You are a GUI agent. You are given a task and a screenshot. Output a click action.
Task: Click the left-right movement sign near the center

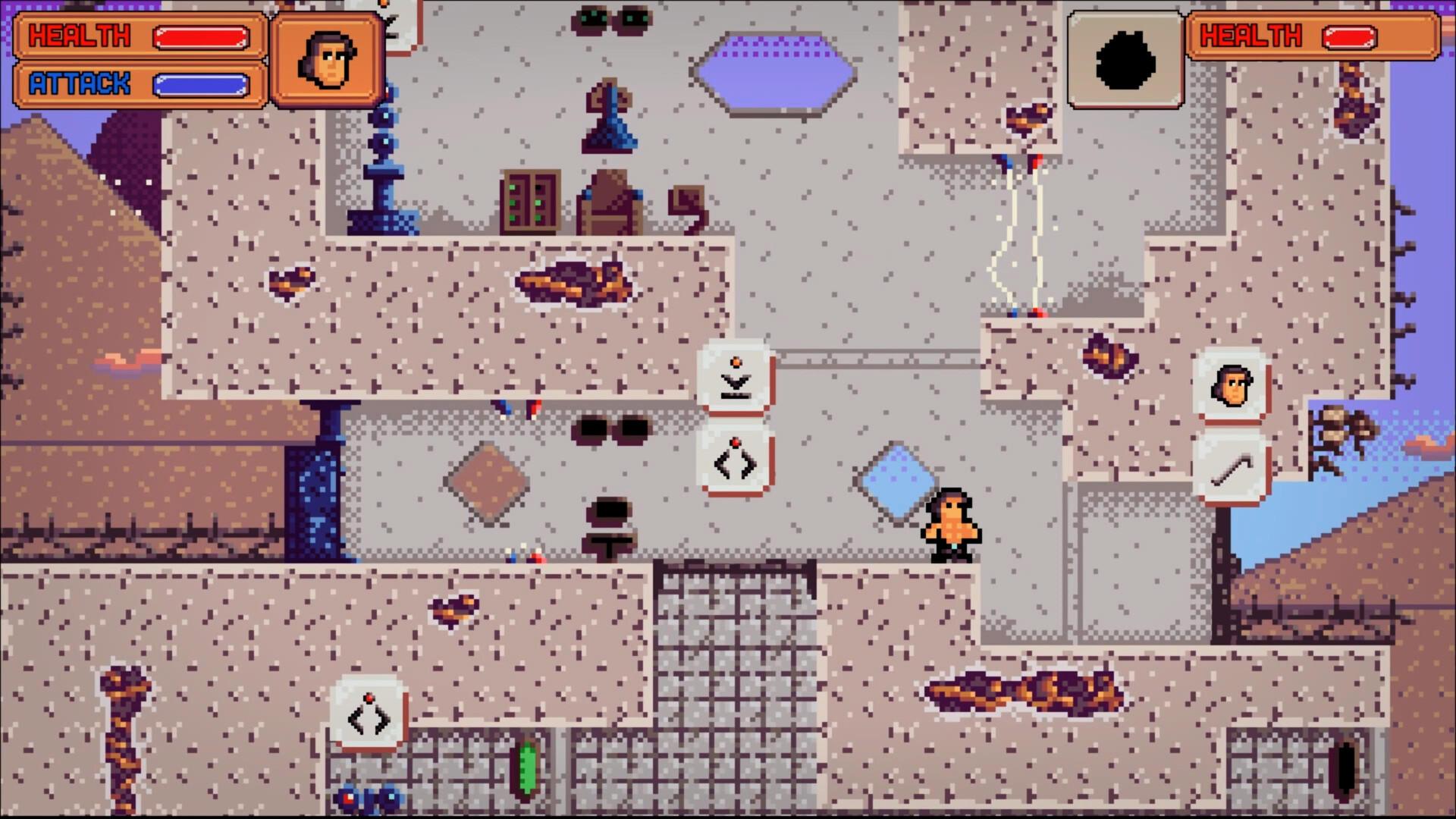click(x=734, y=461)
